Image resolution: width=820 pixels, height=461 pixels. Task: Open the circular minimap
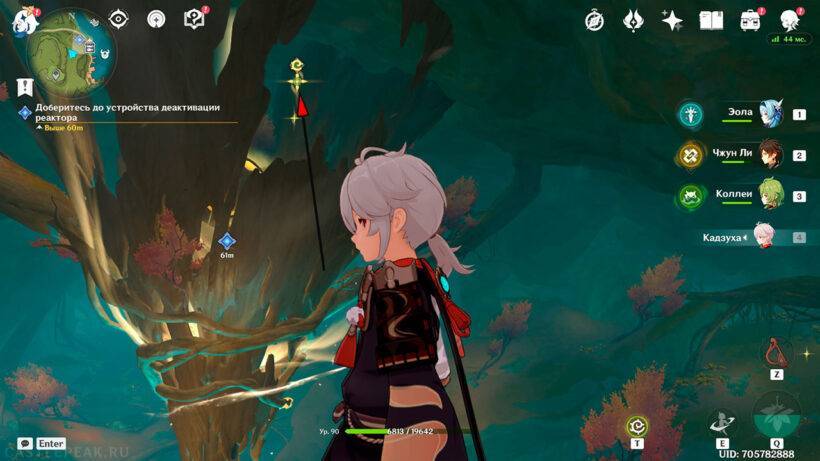[x=72, y=49]
